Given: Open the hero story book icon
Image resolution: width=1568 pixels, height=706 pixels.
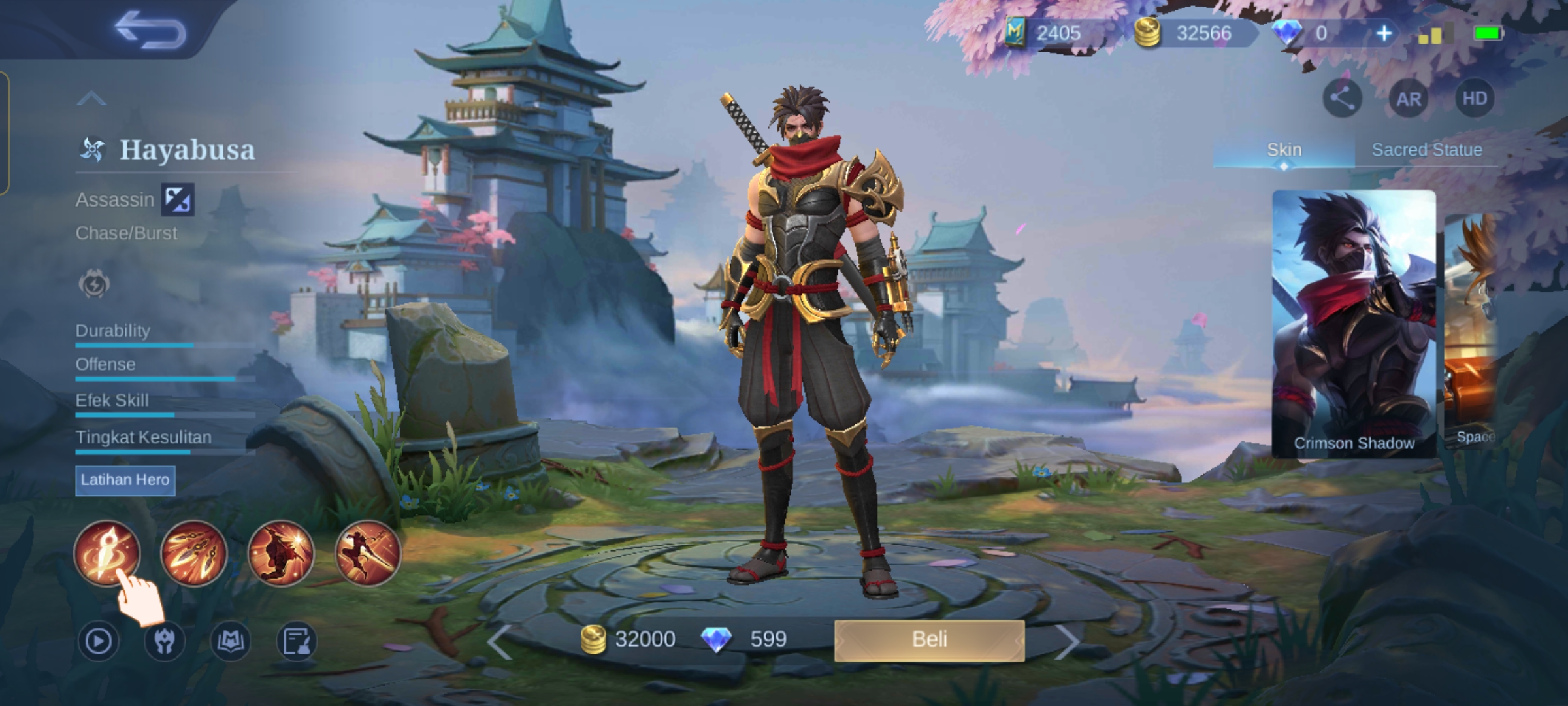Looking at the screenshot, I should (x=231, y=641).
